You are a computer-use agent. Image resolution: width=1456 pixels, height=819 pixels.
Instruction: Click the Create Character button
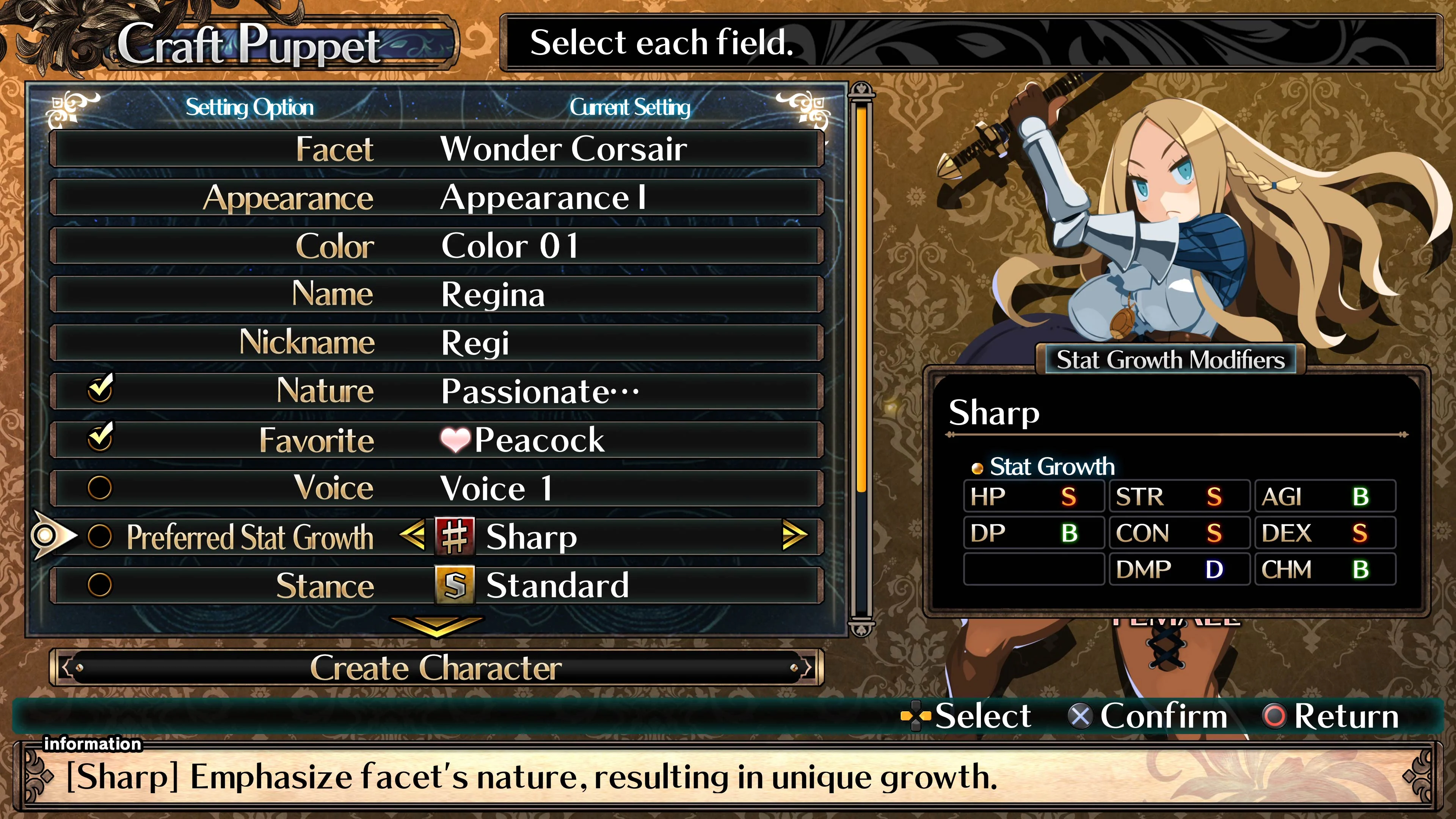point(436,667)
